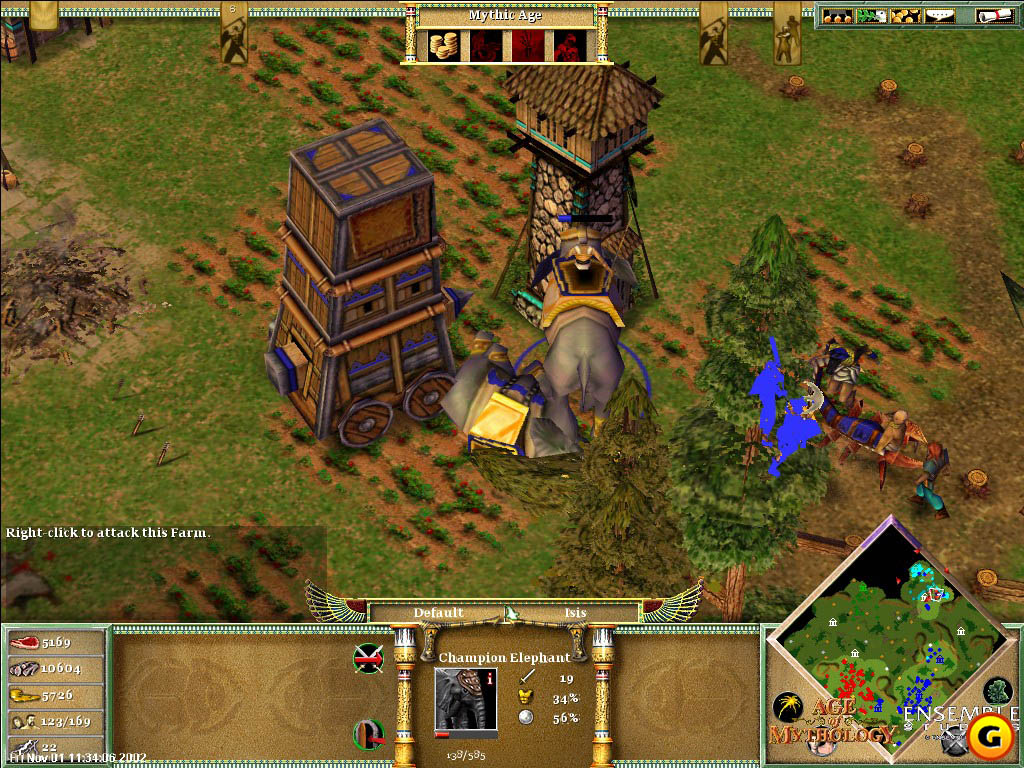
Task: Open the chat speech bubble button
Action: [939, 15]
